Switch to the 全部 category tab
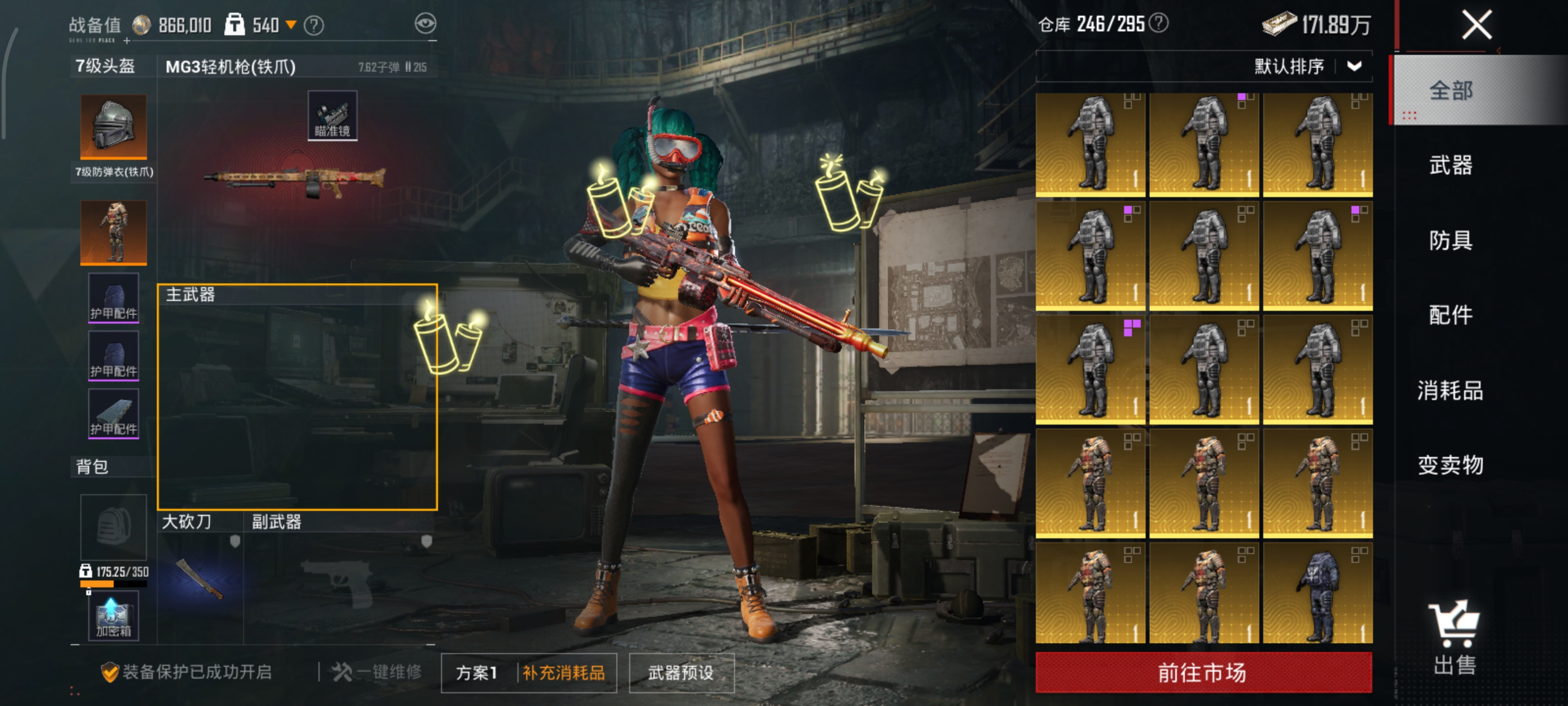 1450,91
